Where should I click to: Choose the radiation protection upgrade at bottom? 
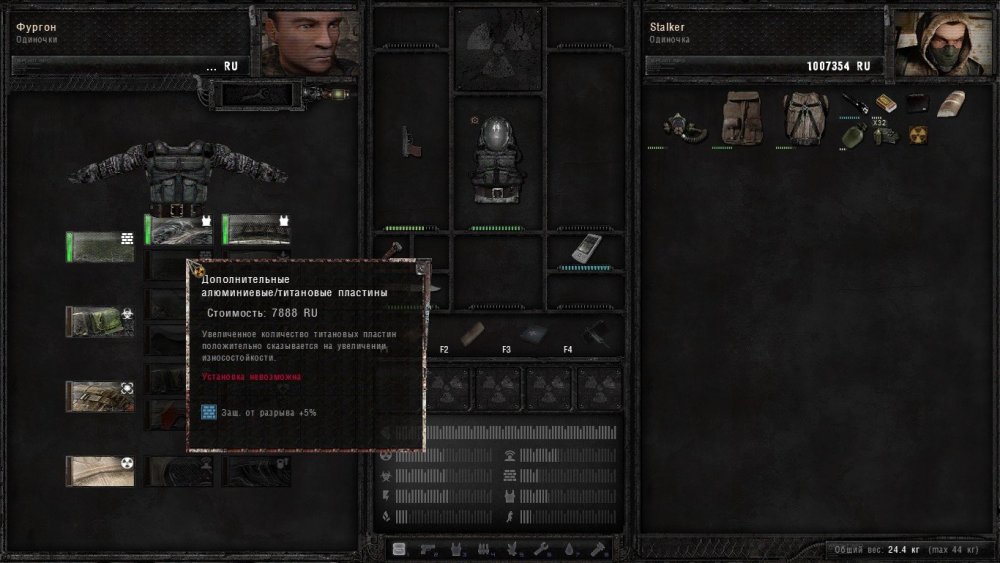pos(99,470)
